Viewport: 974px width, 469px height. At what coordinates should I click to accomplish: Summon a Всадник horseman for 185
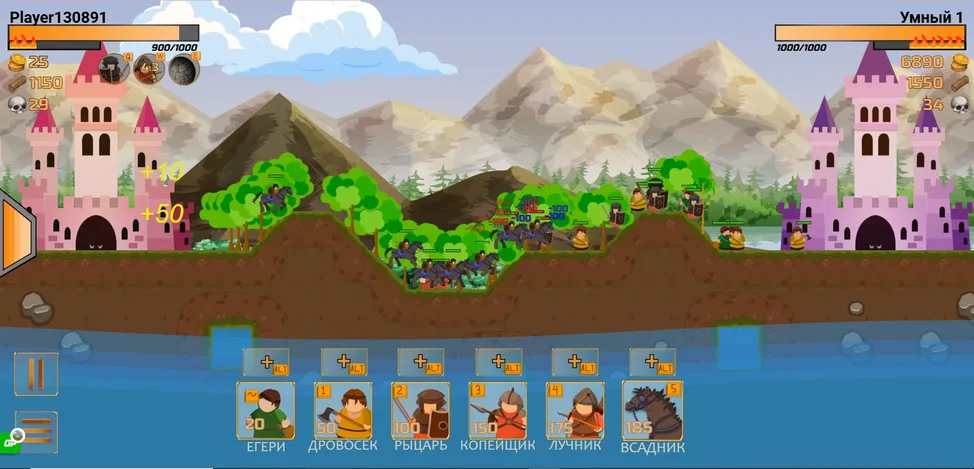[x=652, y=410]
